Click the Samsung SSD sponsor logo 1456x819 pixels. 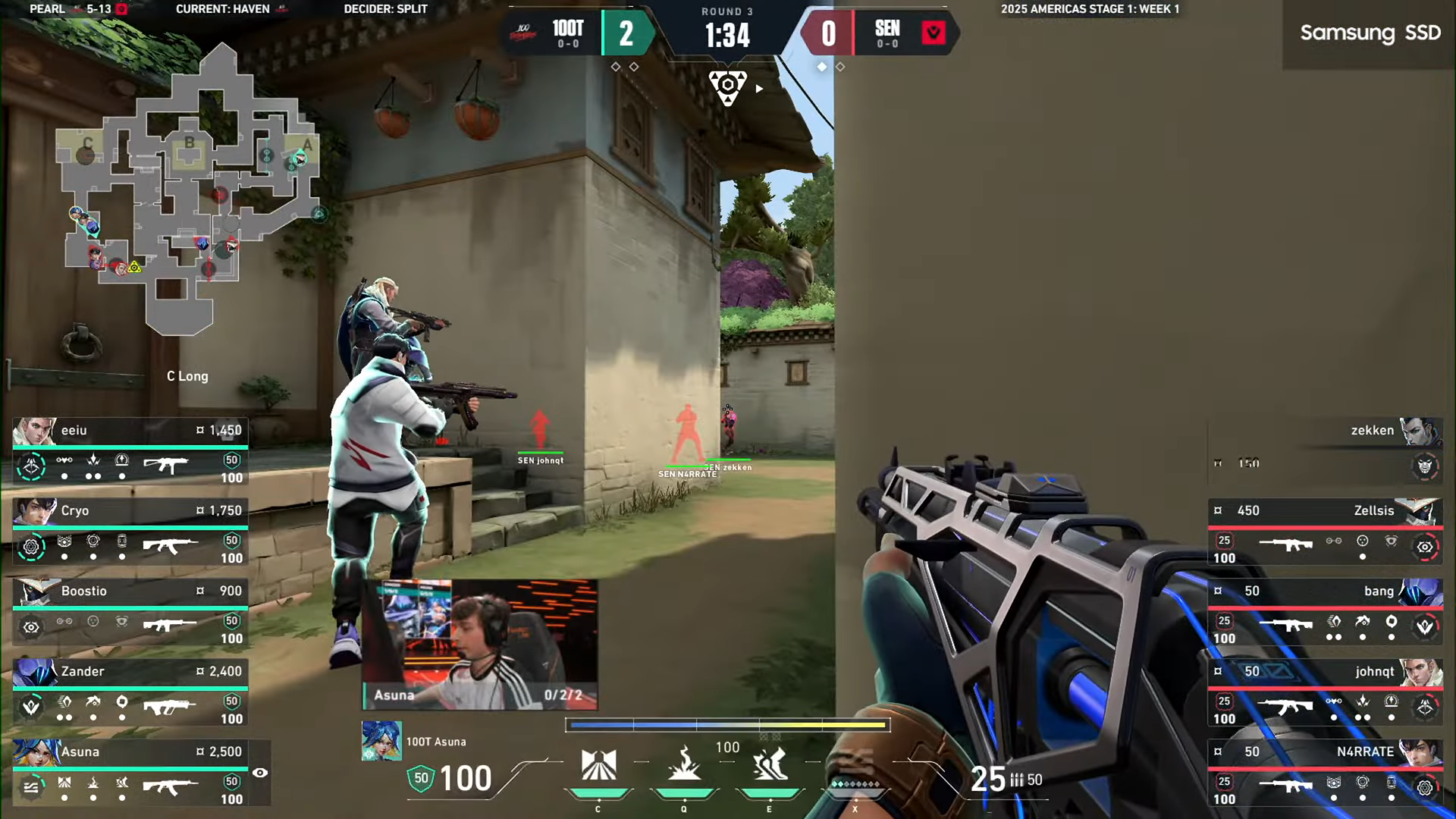[1370, 33]
